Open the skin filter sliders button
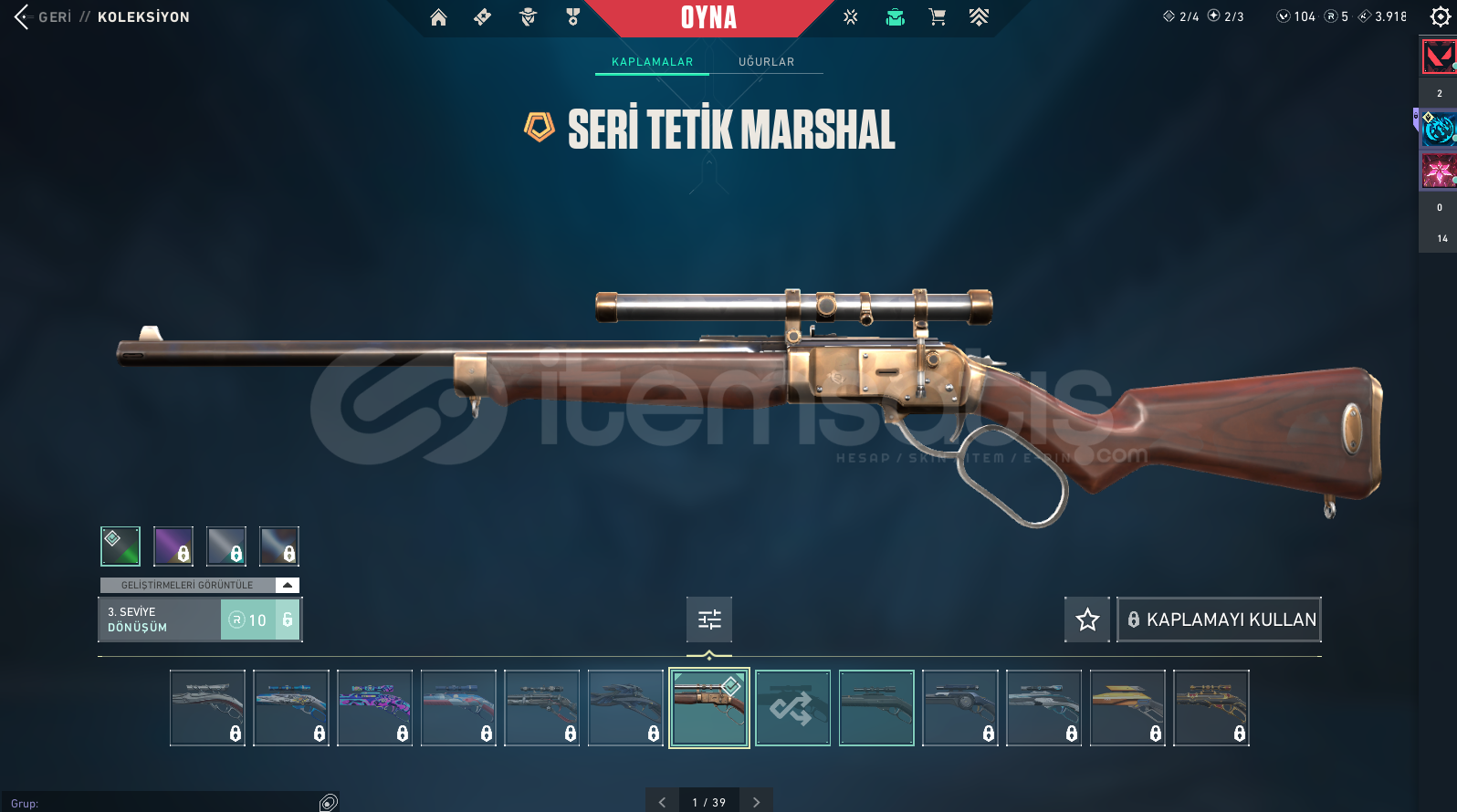Image resolution: width=1457 pixels, height=812 pixels. (x=709, y=620)
